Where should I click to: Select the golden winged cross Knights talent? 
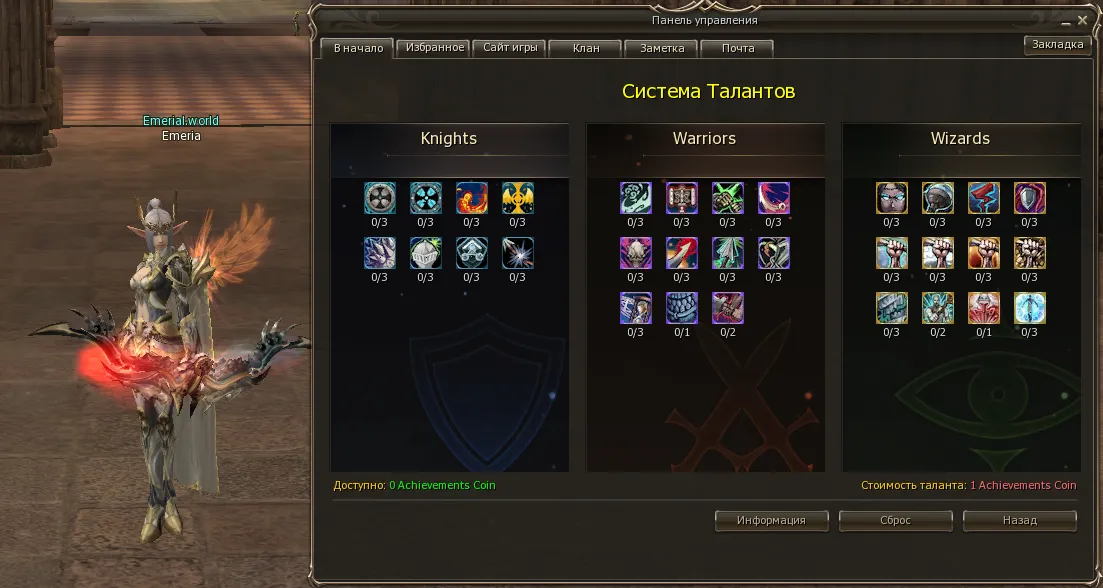pyautogui.click(x=518, y=198)
